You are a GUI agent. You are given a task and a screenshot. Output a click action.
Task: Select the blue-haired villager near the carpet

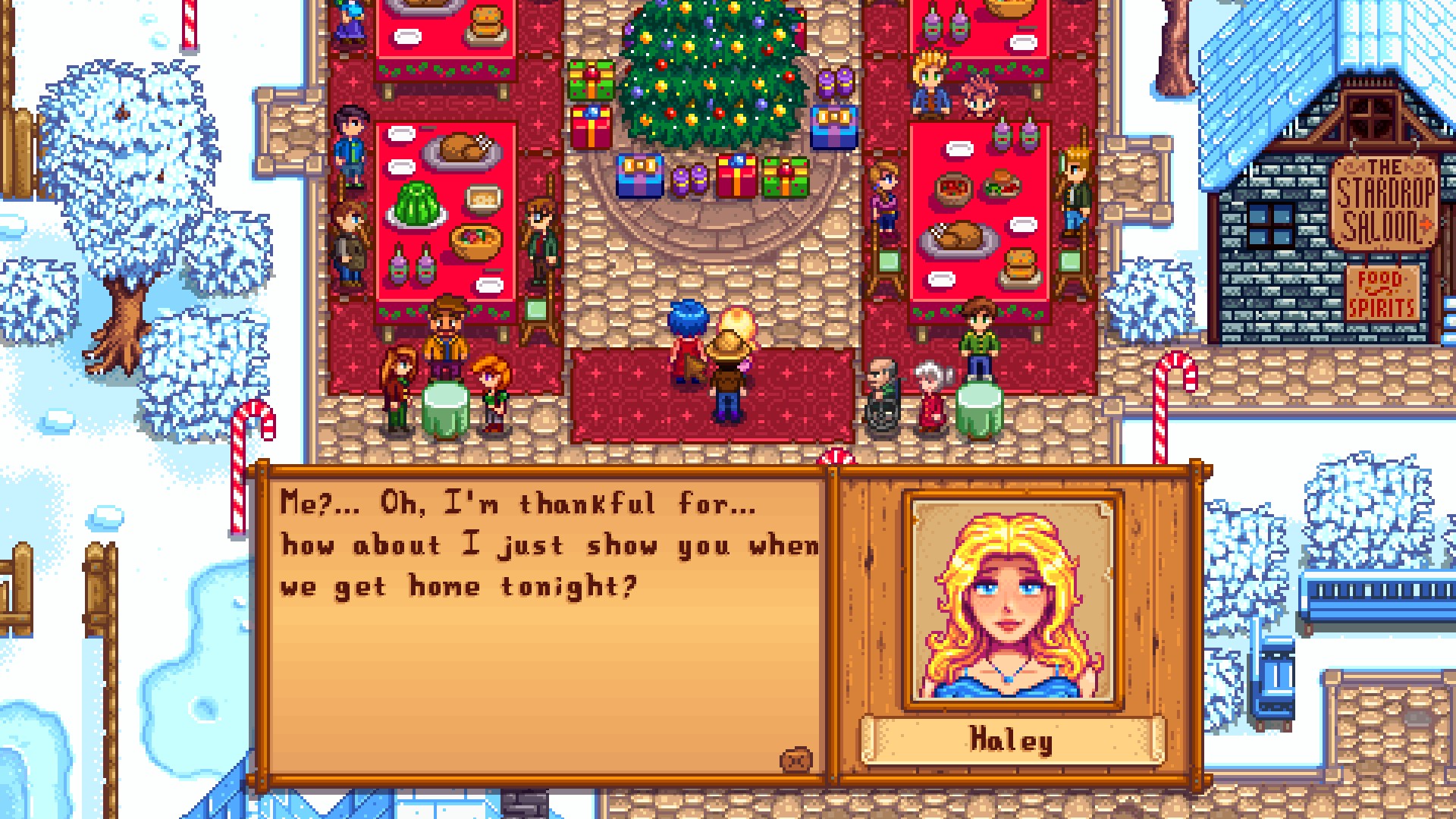[686, 341]
